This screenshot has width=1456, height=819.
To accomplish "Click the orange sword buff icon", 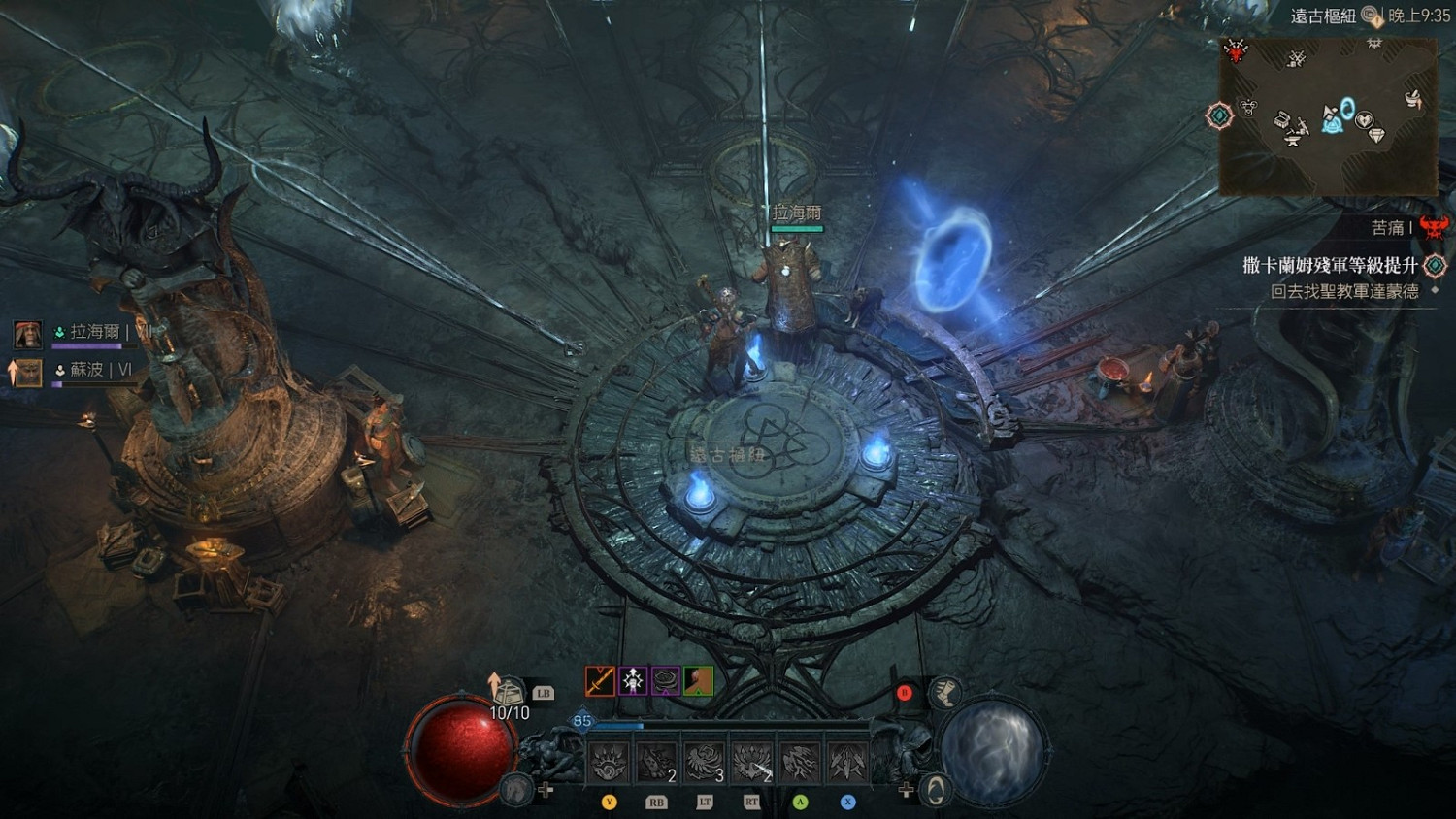I will pyautogui.click(x=600, y=680).
